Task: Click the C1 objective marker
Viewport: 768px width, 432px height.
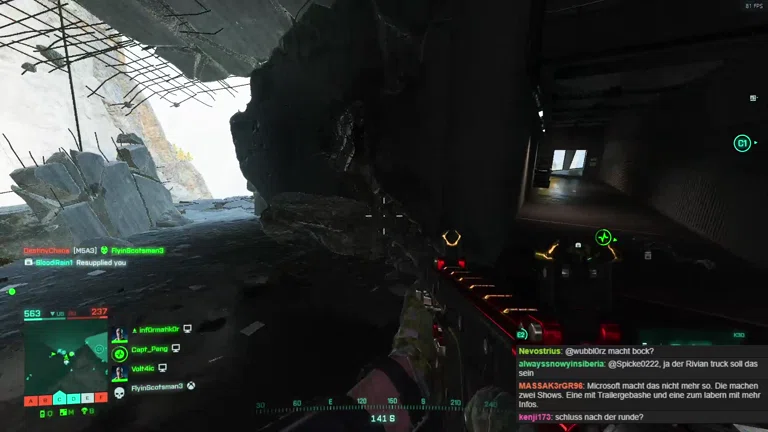Action: click(x=742, y=143)
